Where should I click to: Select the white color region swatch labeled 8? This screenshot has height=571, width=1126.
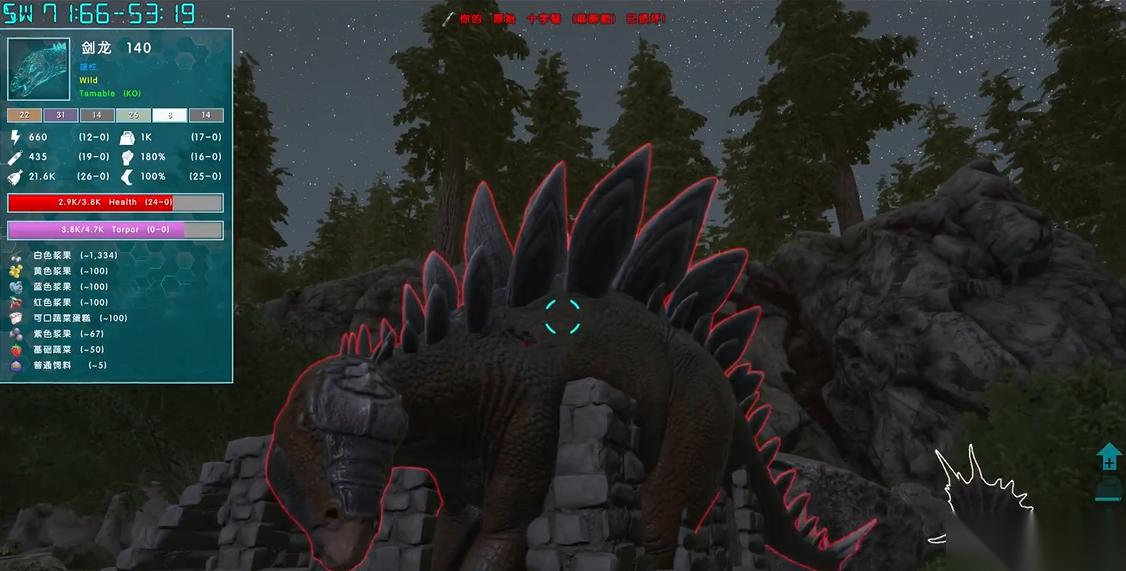(169, 115)
